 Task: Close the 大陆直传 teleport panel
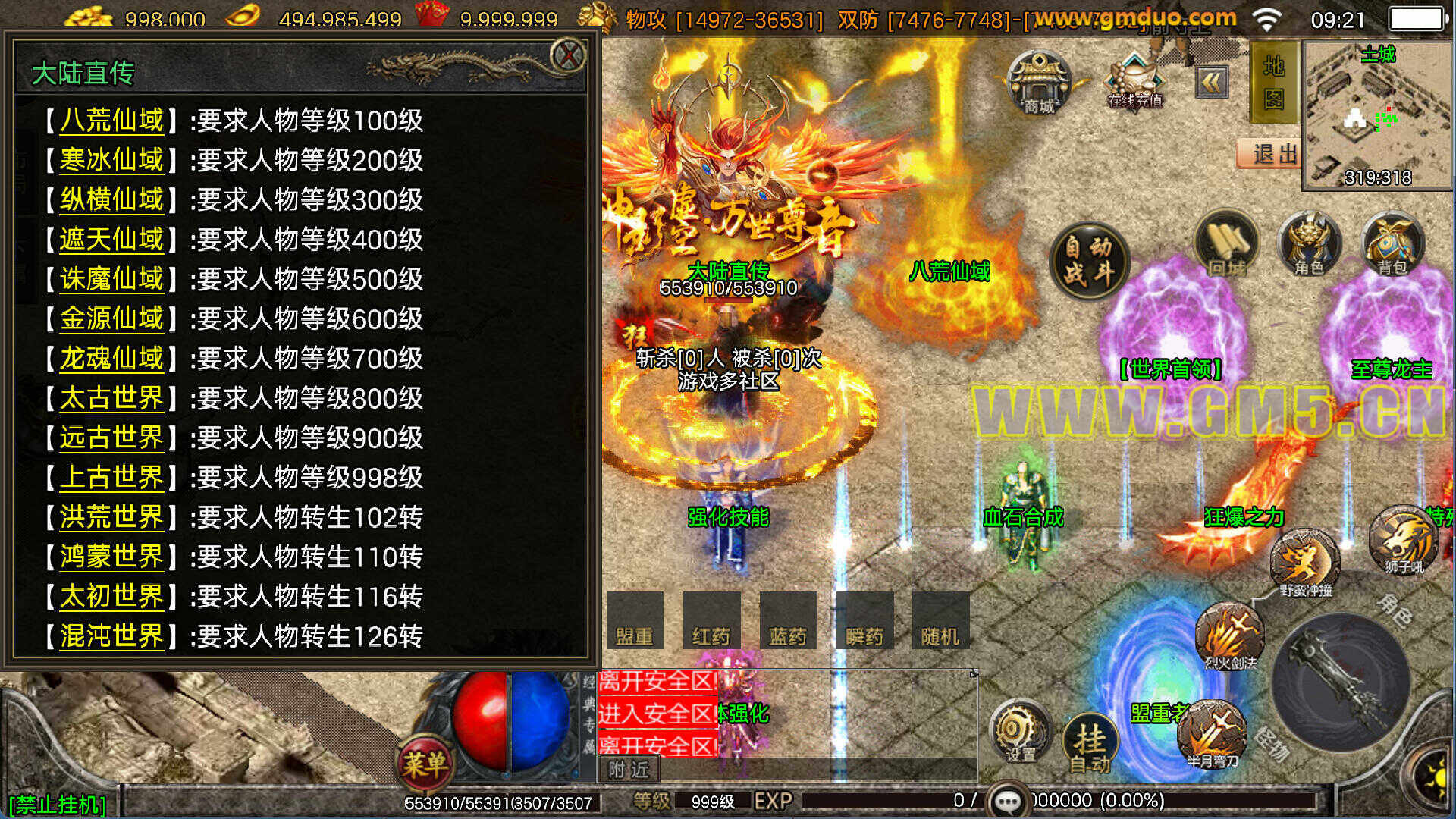pyautogui.click(x=567, y=55)
